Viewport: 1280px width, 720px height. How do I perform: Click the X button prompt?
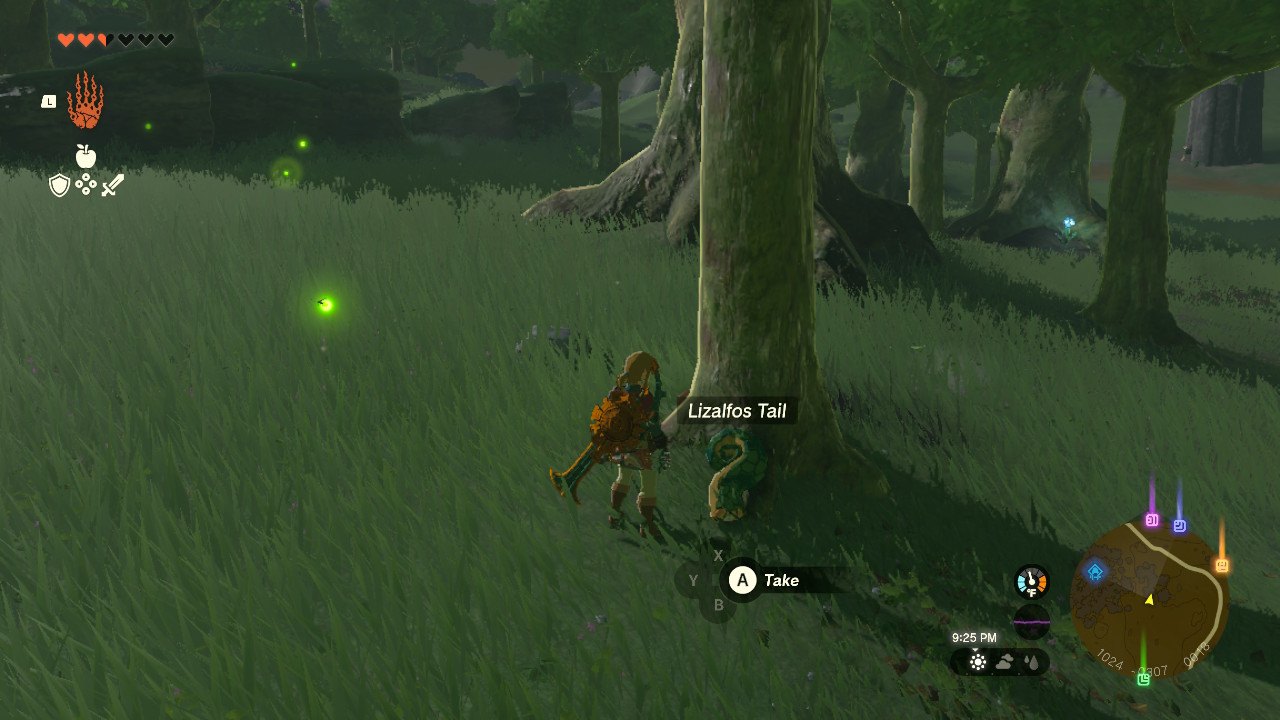pos(717,555)
